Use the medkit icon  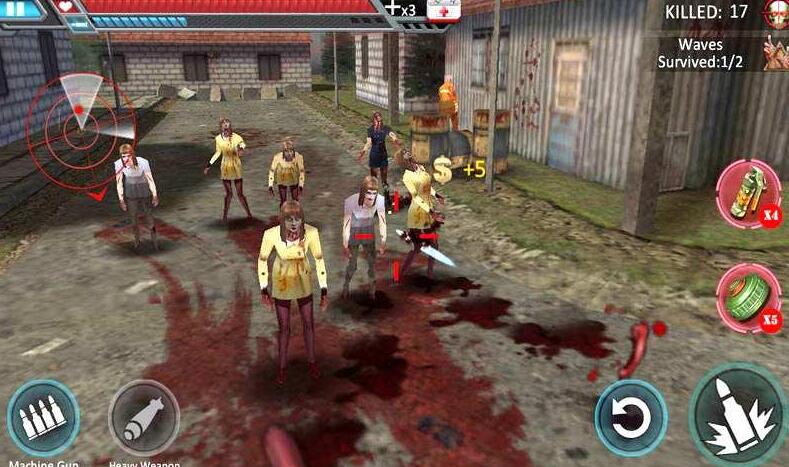(x=444, y=10)
